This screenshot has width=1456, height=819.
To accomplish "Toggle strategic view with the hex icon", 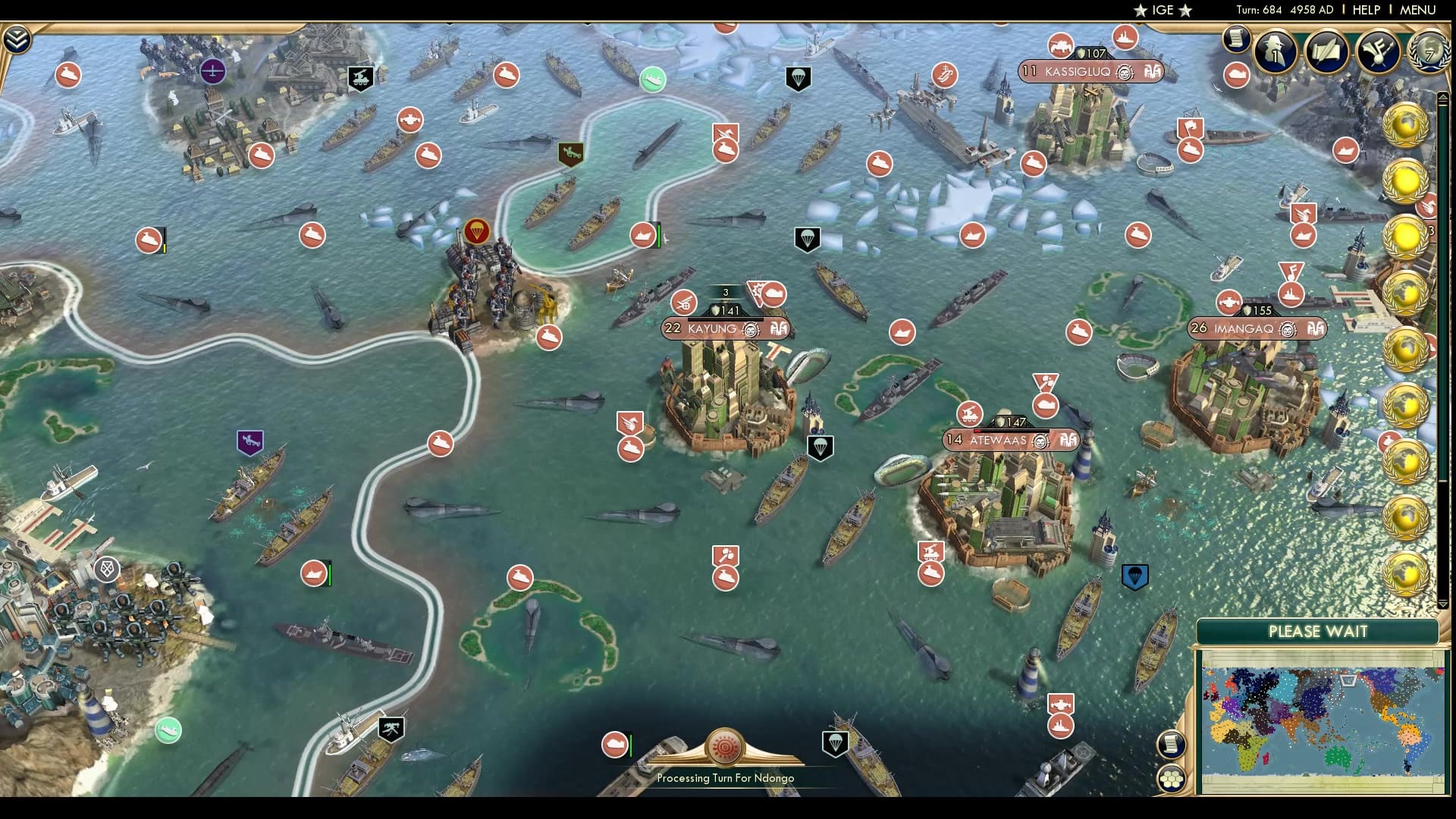I will pyautogui.click(x=1172, y=778).
